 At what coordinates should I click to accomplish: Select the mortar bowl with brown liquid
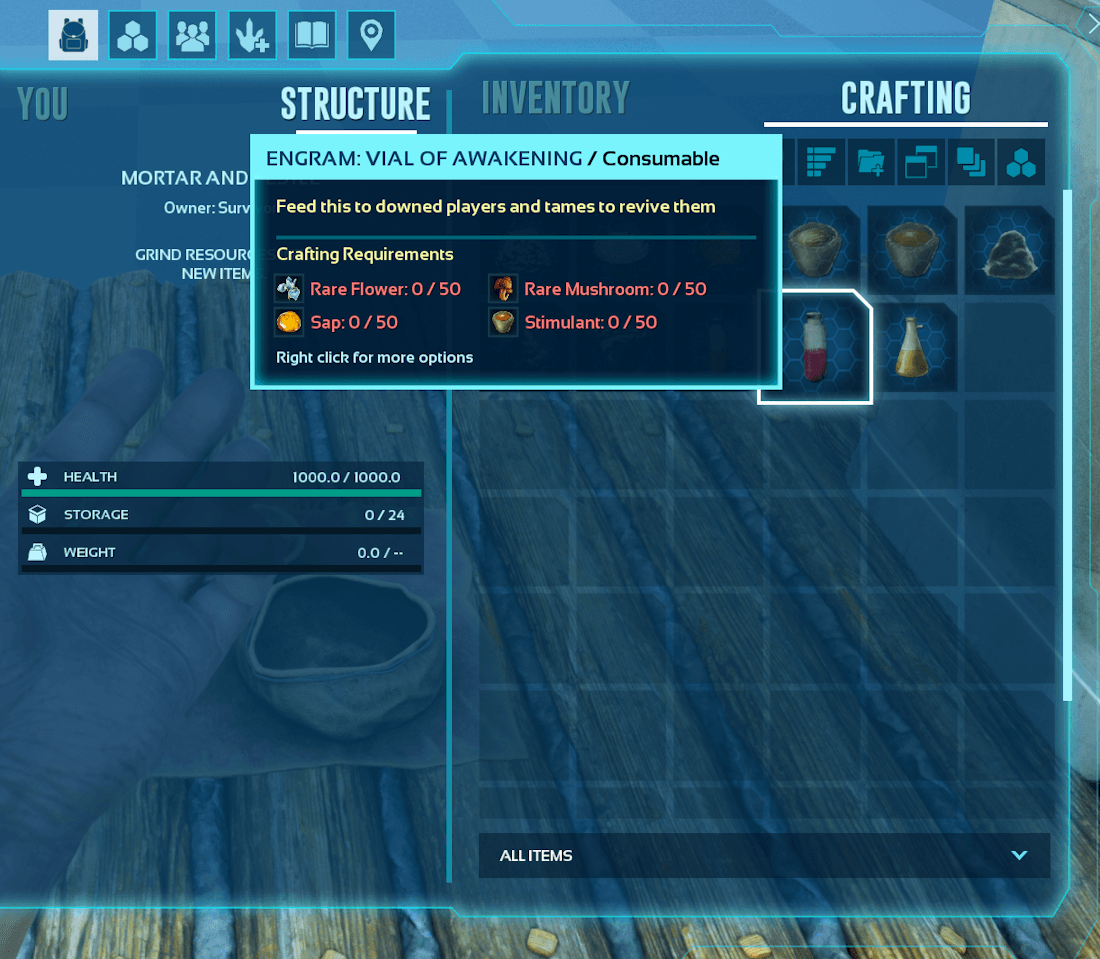coord(911,250)
